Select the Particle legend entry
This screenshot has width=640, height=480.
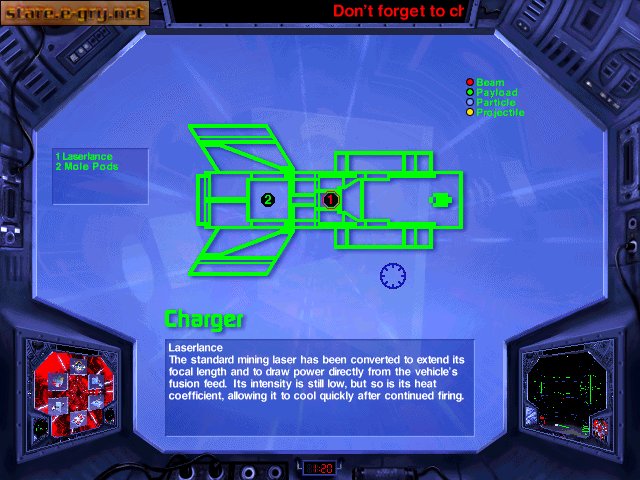pos(495,103)
